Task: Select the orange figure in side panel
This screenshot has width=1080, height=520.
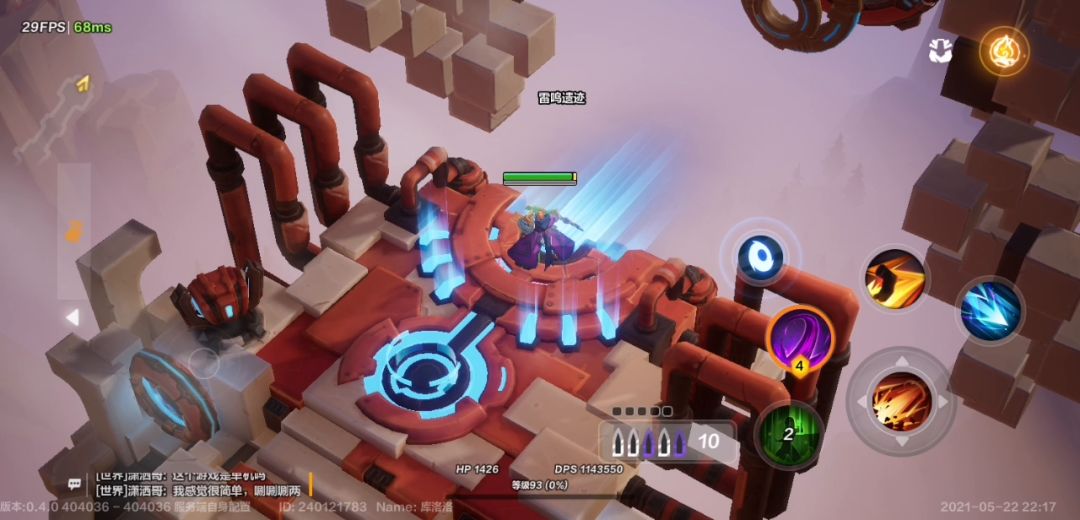Action: (73, 232)
